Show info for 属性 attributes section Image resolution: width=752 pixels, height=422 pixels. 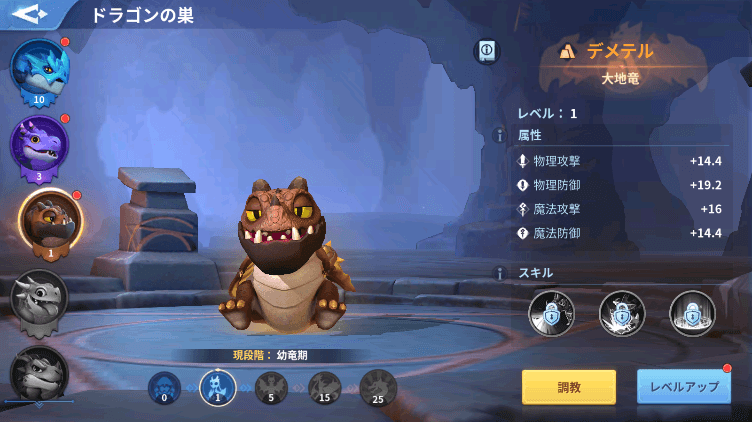tap(500, 136)
